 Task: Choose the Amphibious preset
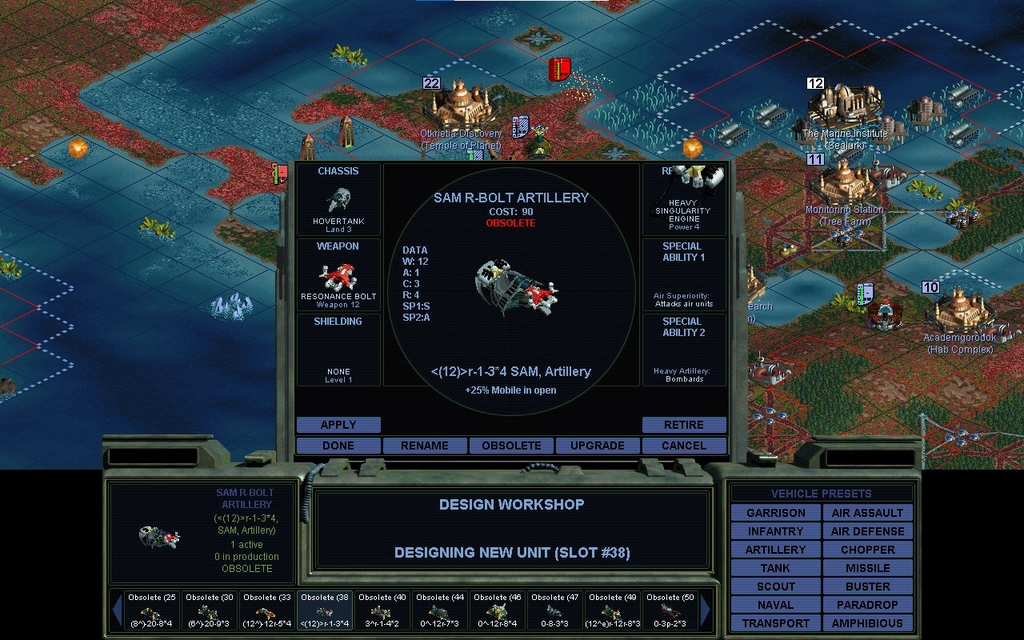point(867,623)
